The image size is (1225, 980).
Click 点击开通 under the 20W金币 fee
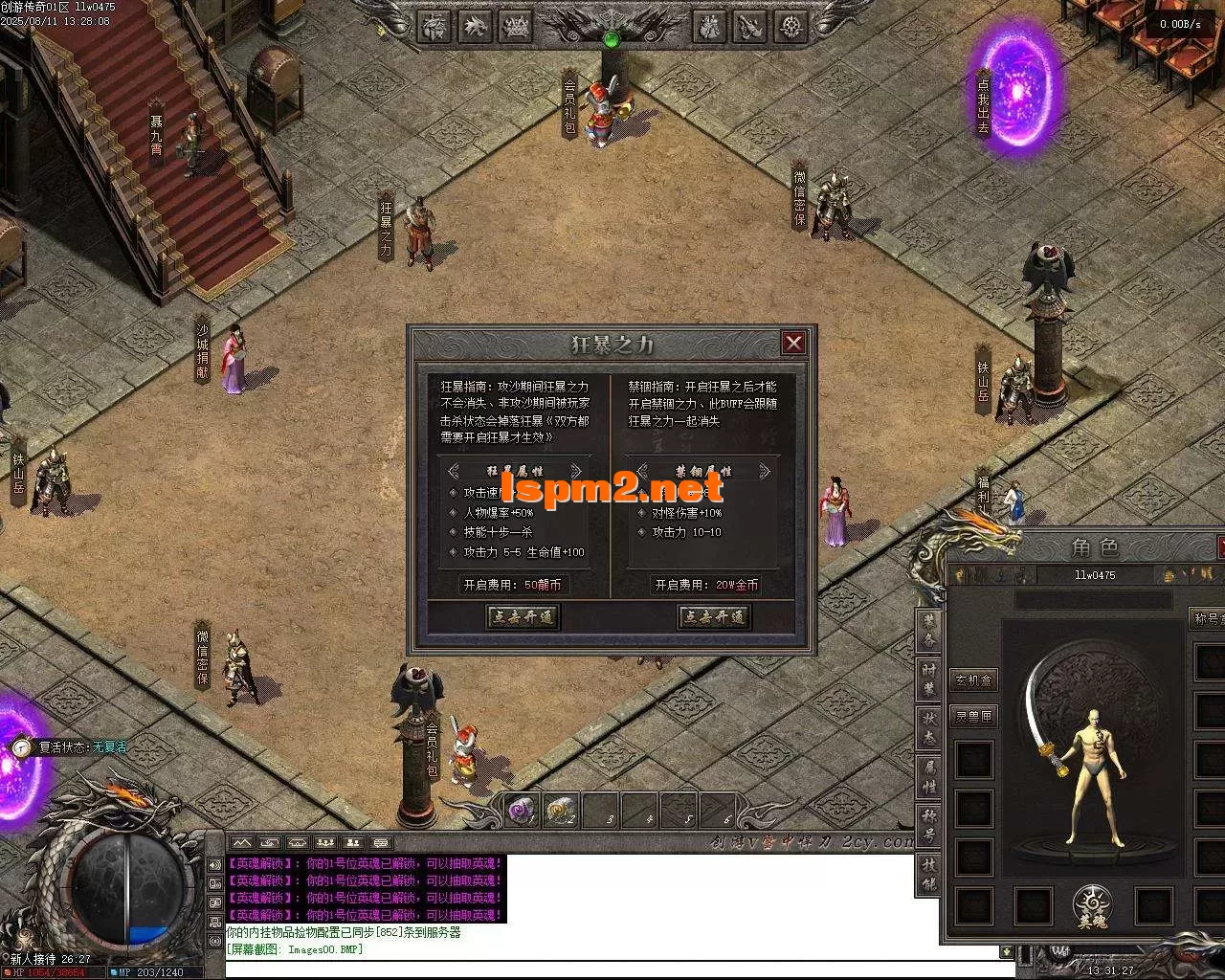[714, 617]
